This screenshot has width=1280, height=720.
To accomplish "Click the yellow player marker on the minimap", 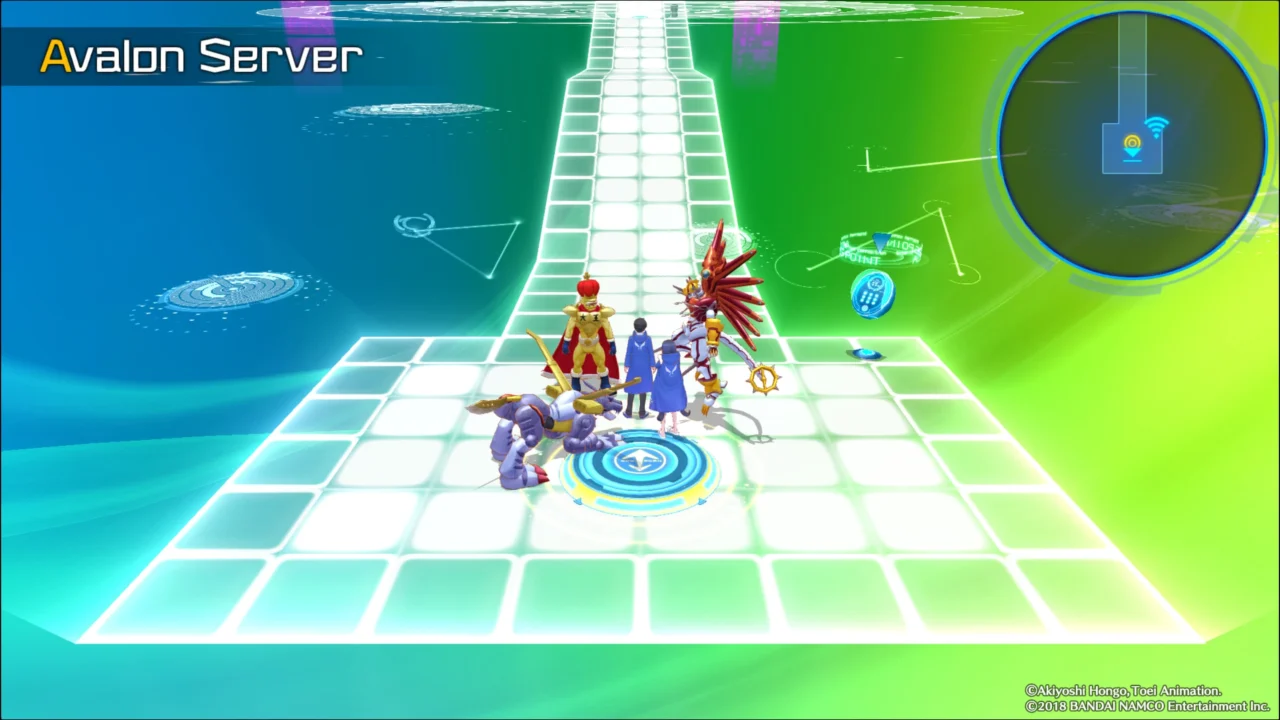I will tap(1132, 141).
